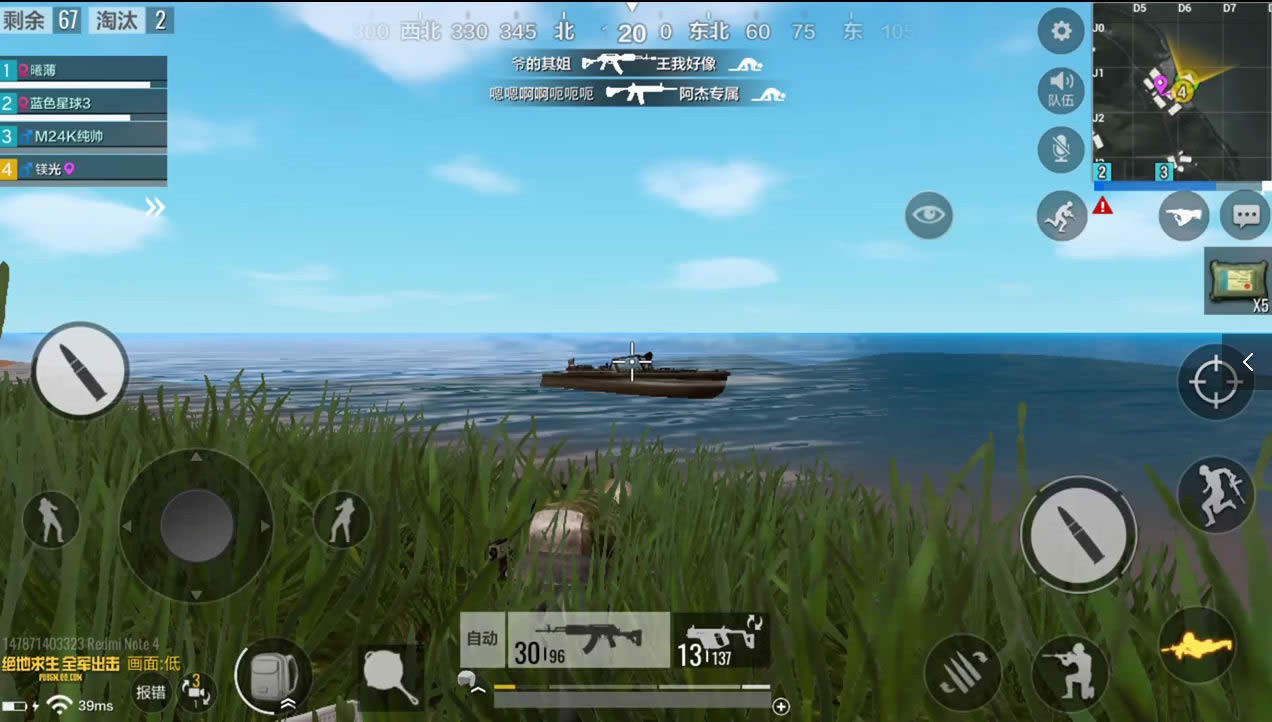1272x722 pixels.
Task: Go prone with the lying soldier button
Action: [1197, 647]
